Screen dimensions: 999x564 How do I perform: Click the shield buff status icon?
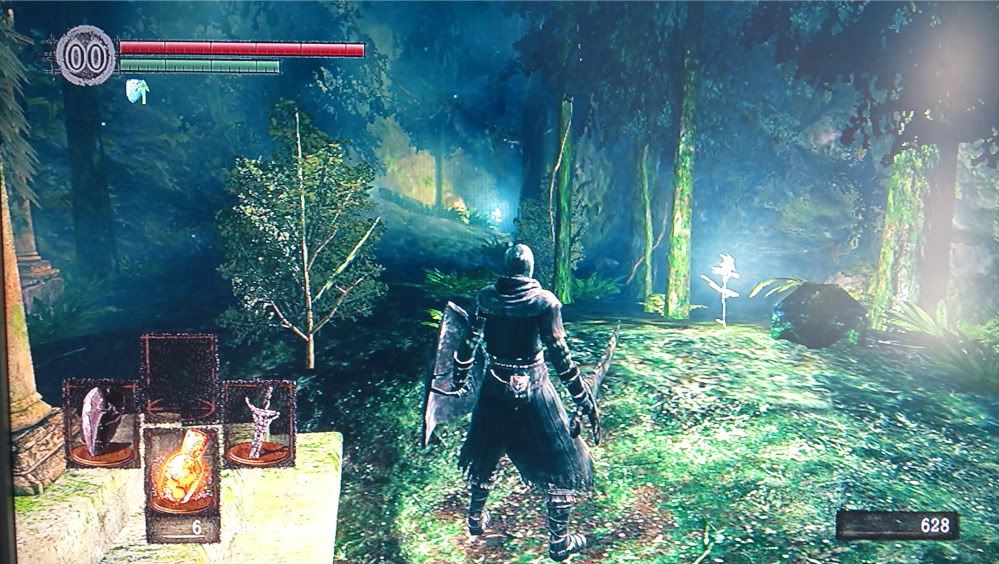pyautogui.click(x=137, y=91)
